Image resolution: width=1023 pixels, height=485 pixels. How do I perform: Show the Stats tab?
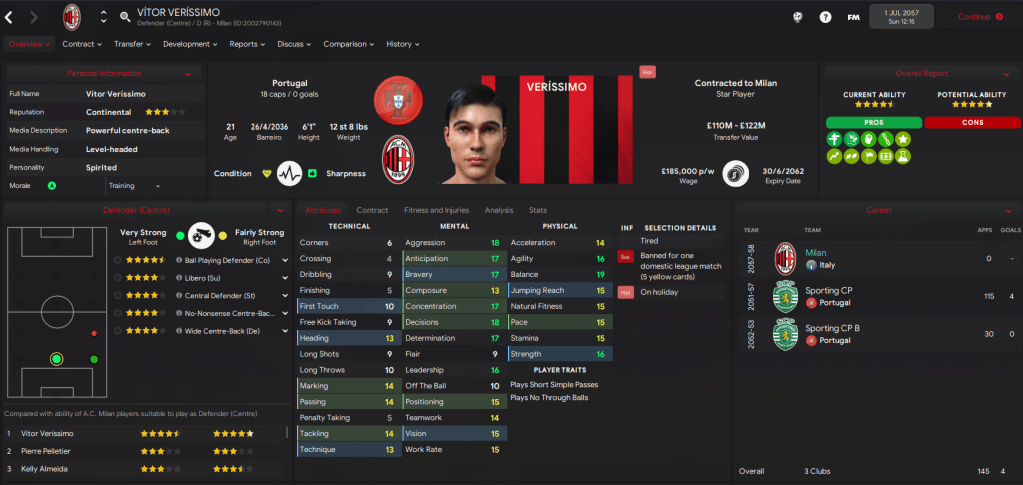tap(537, 210)
